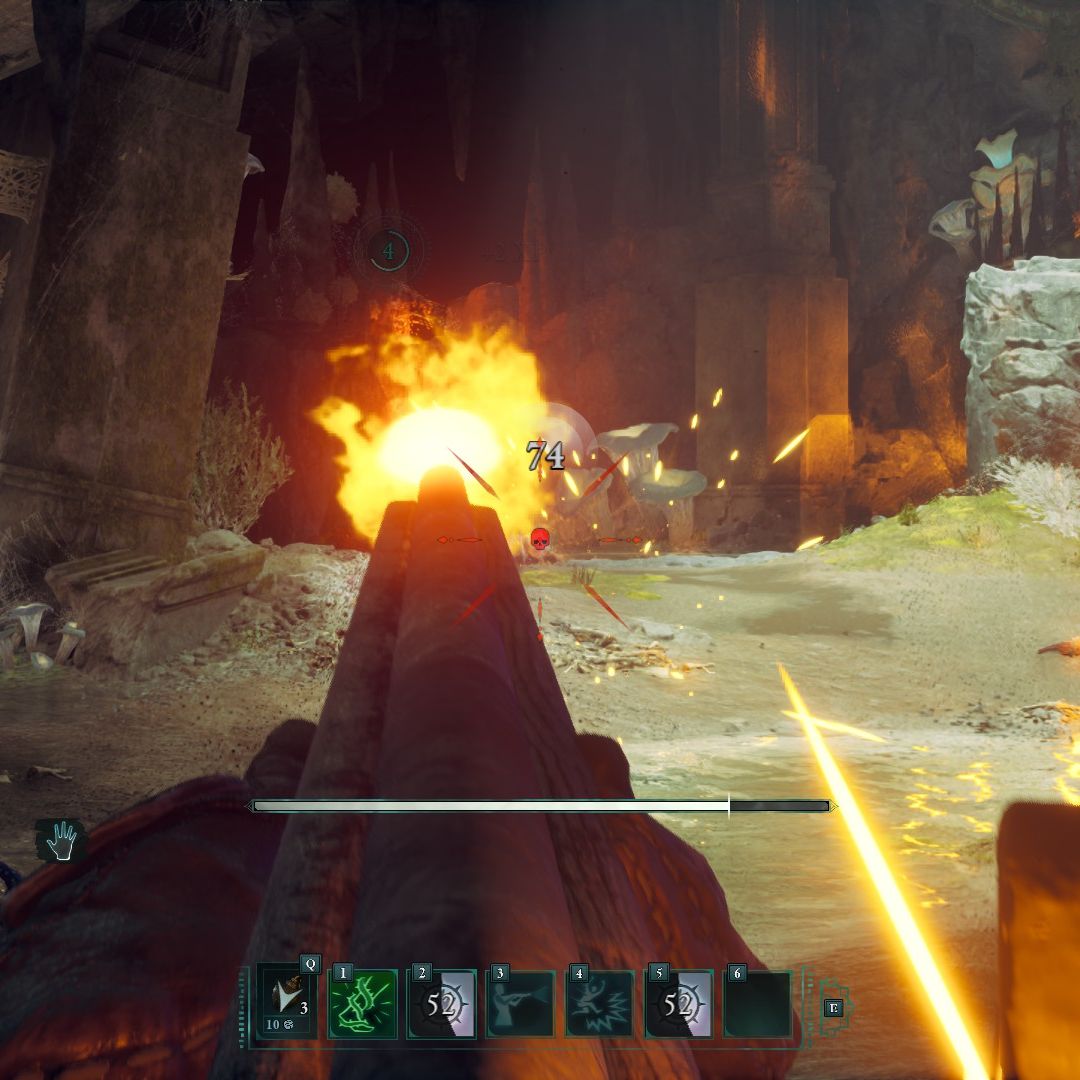Click the bracket emblem at hotbar's end
Viewport: 1080px width, 1080px height.
coord(833,1008)
